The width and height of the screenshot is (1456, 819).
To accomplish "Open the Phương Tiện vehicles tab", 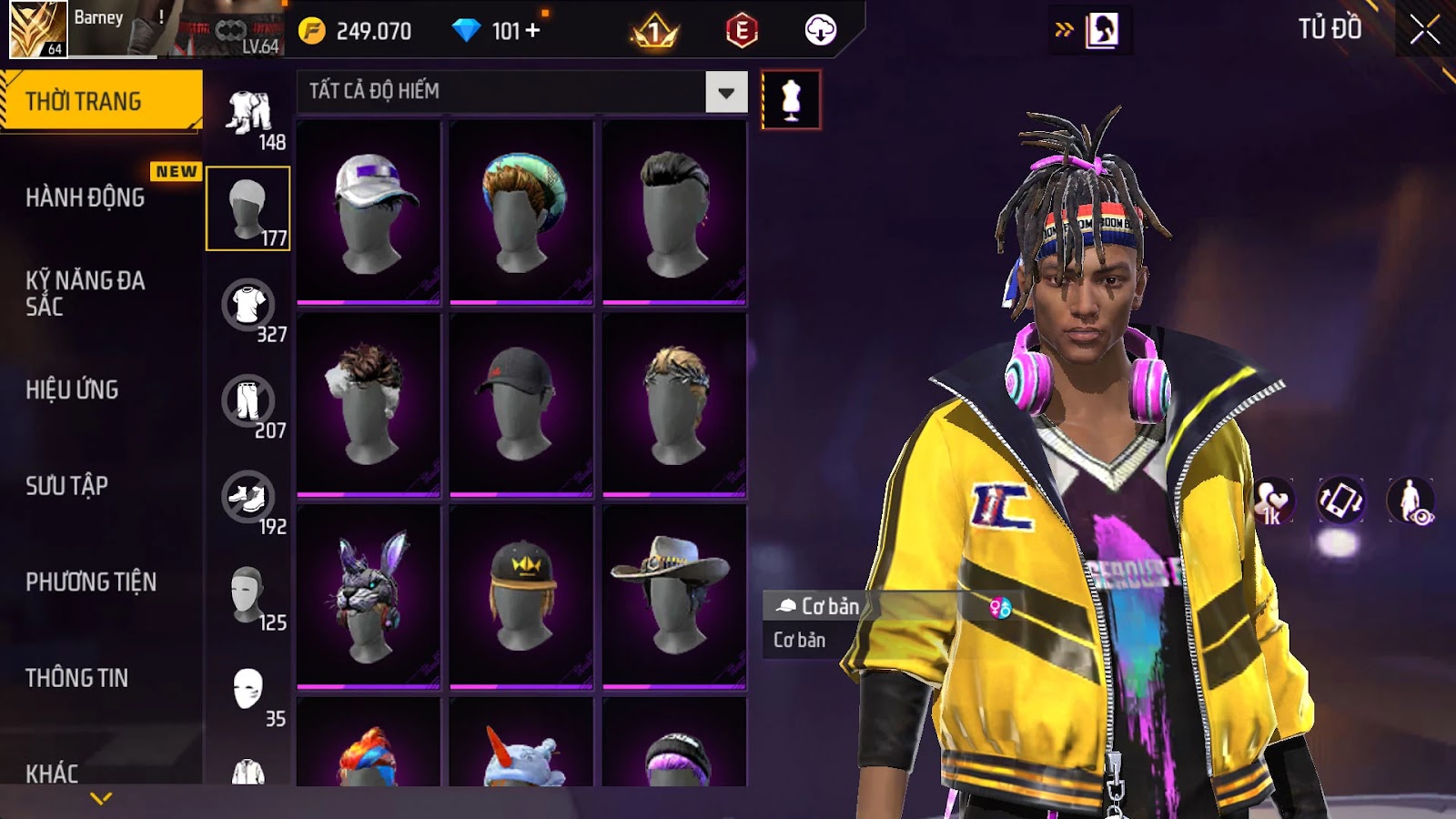I will [x=91, y=581].
